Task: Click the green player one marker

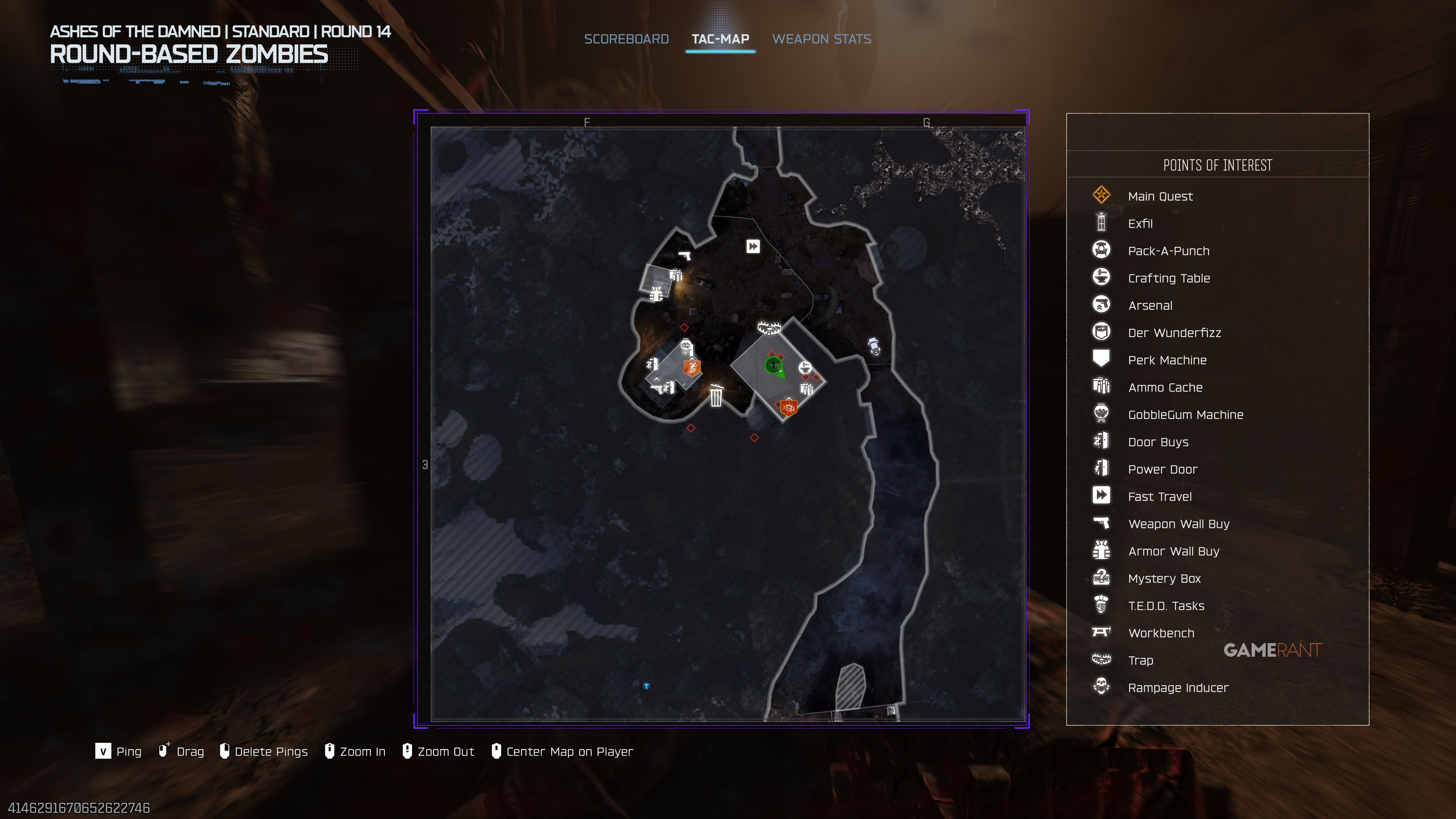Action: click(x=773, y=366)
